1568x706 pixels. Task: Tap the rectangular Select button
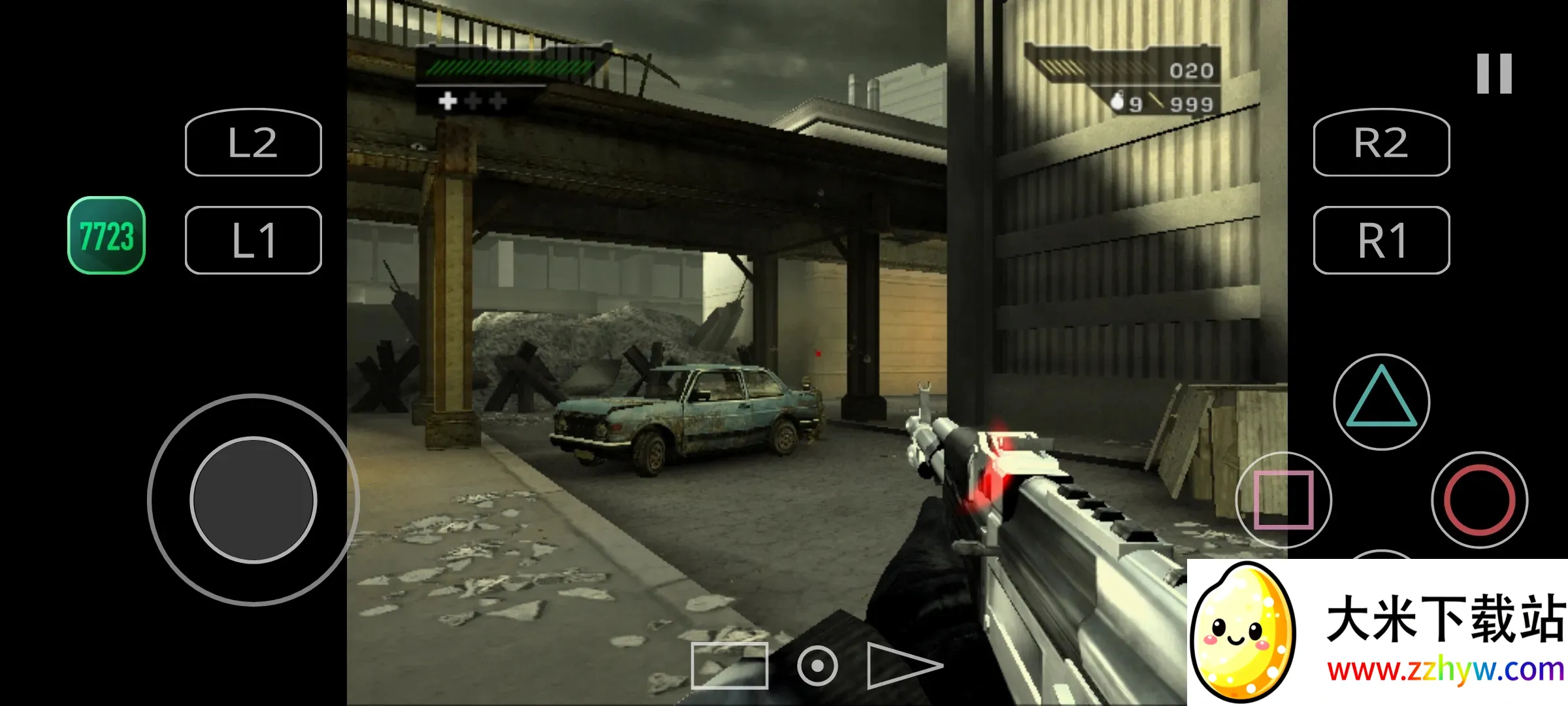729,665
